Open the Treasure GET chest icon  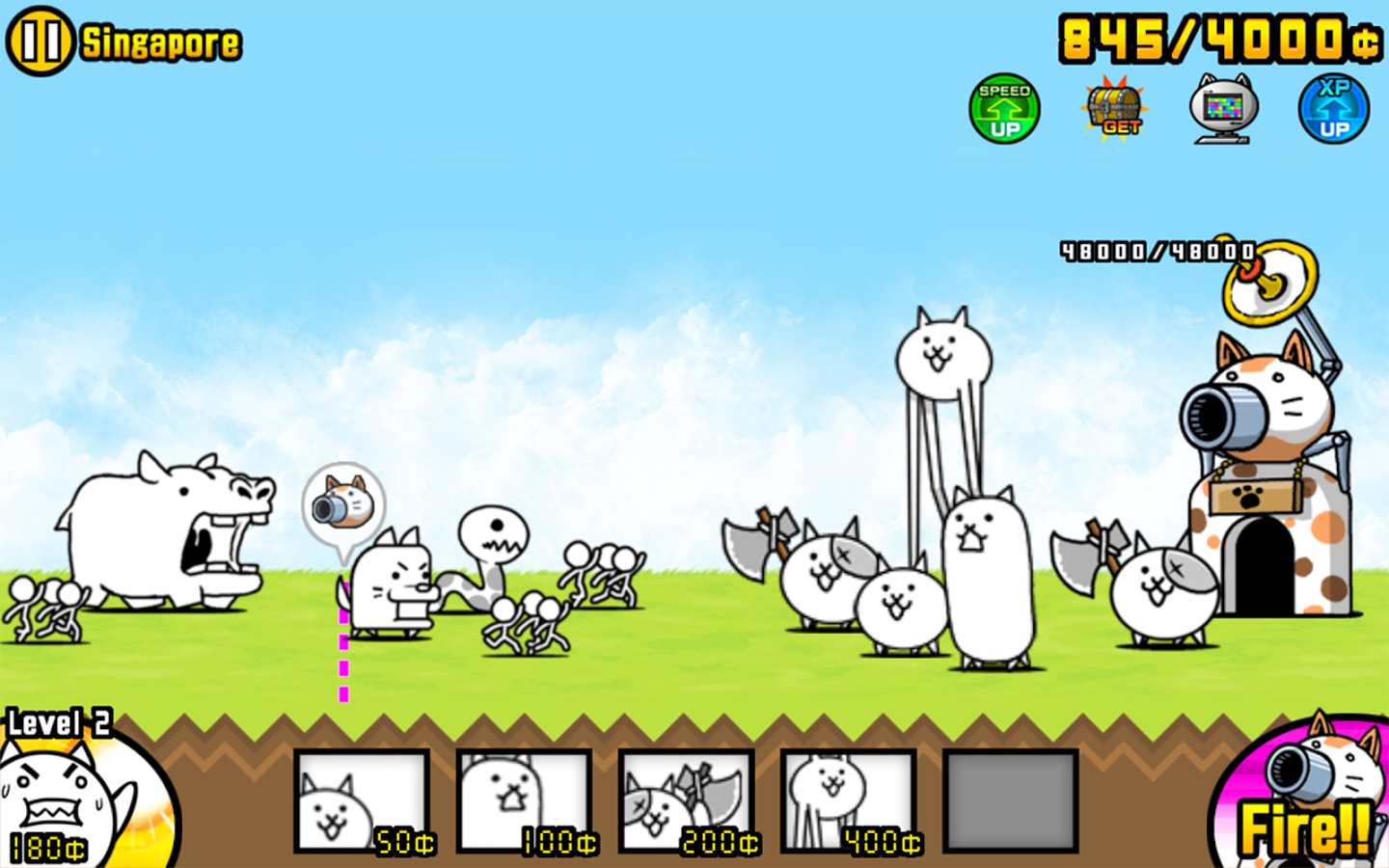click(1114, 108)
